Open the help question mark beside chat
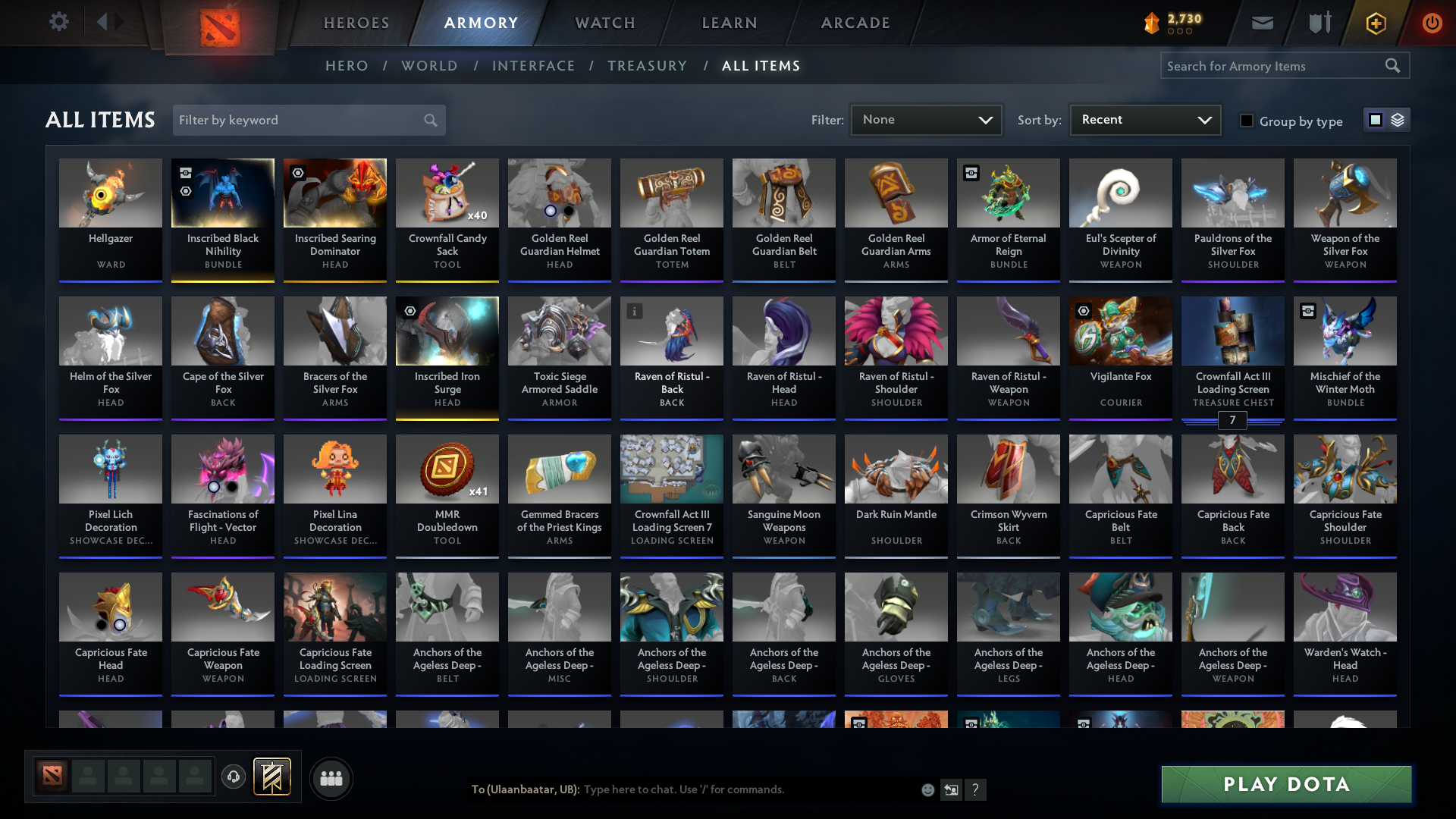1456x819 pixels. 976,789
